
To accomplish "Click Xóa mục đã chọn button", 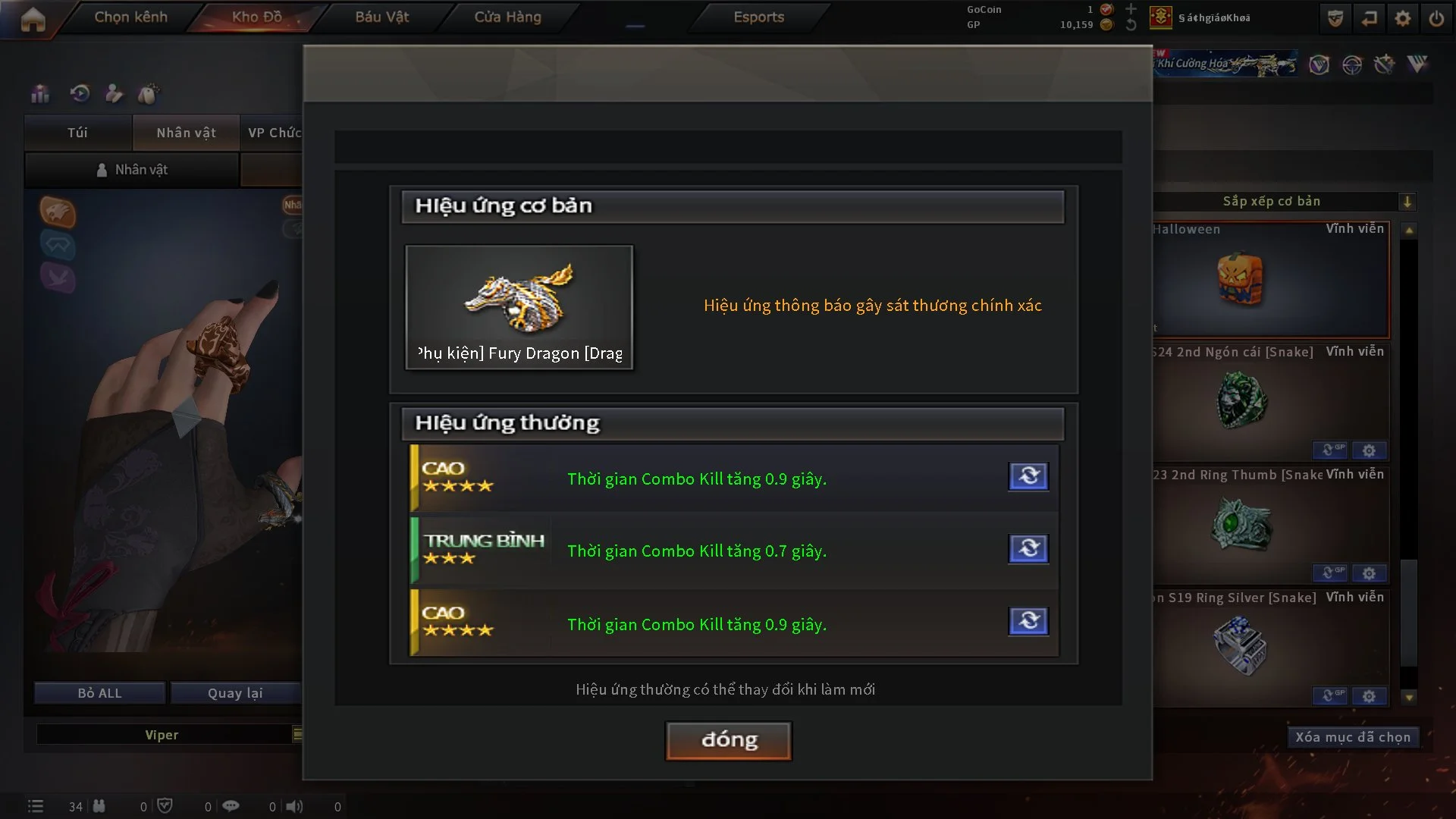I will click(1352, 737).
